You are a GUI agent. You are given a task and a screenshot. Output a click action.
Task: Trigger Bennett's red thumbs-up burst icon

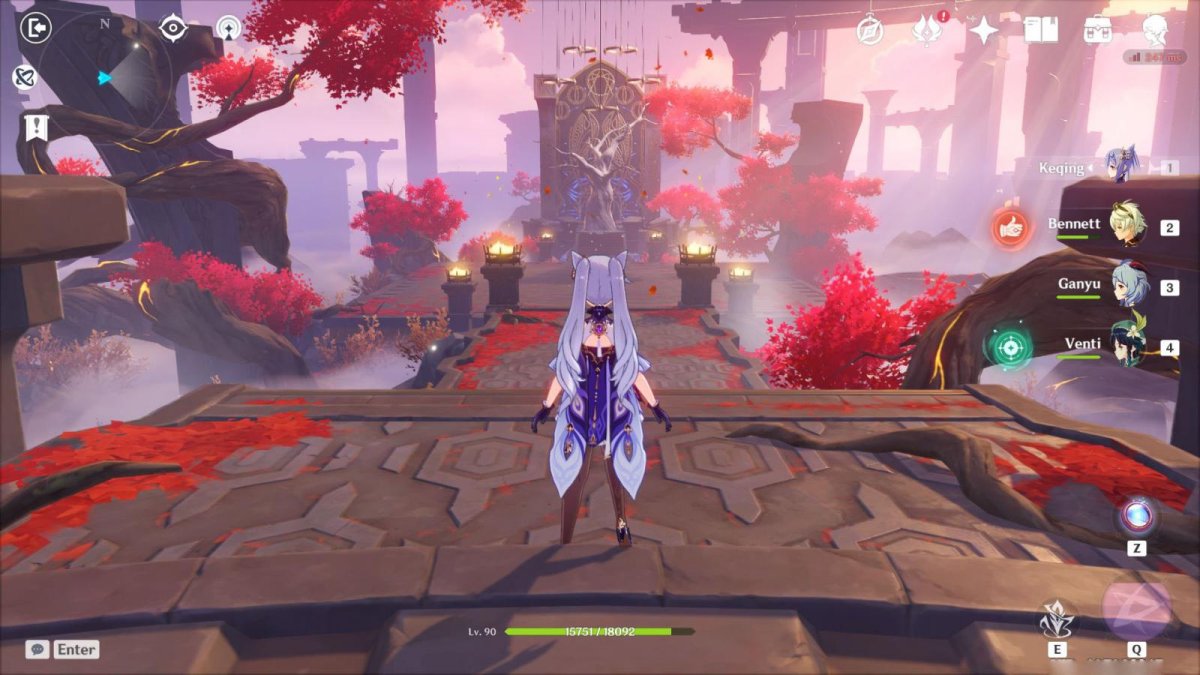click(x=1010, y=229)
